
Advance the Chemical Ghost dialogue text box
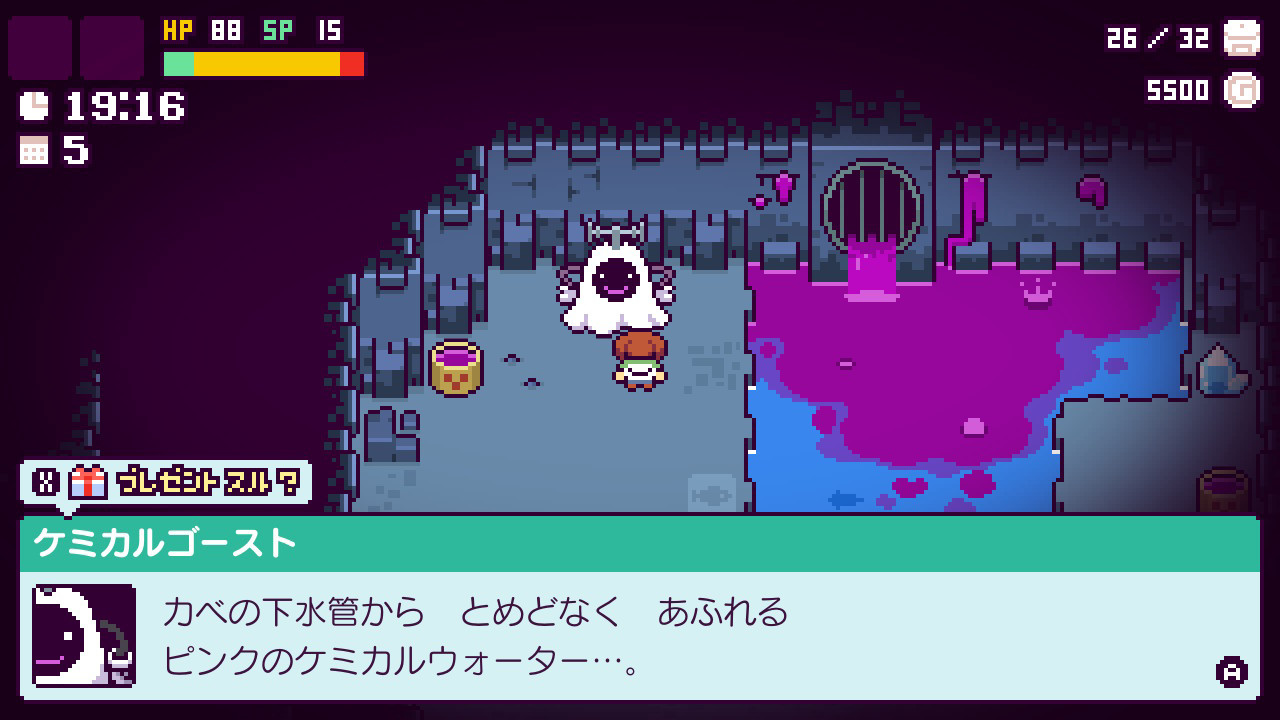pos(1230,671)
